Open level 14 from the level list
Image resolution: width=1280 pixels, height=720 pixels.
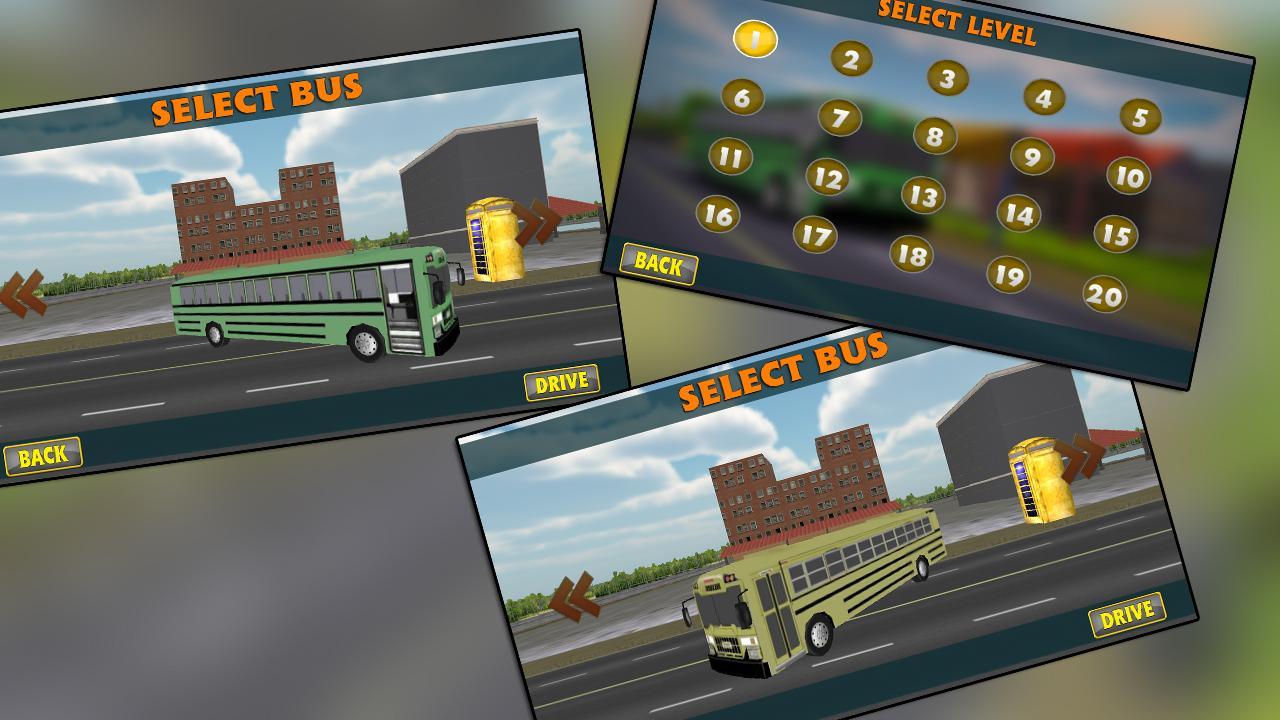tap(1020, 213)
